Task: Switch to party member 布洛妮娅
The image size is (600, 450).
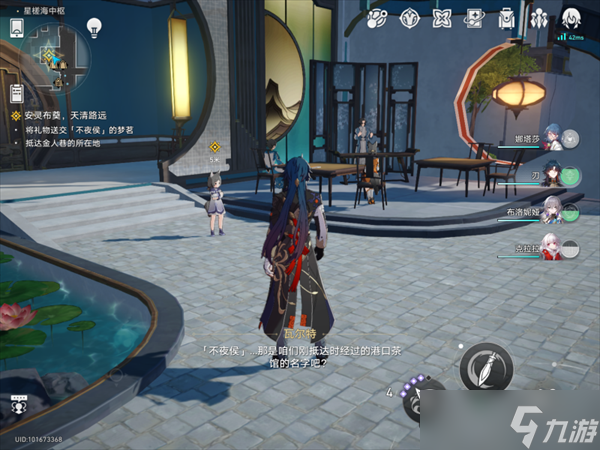Action: [x=566, y=212]
